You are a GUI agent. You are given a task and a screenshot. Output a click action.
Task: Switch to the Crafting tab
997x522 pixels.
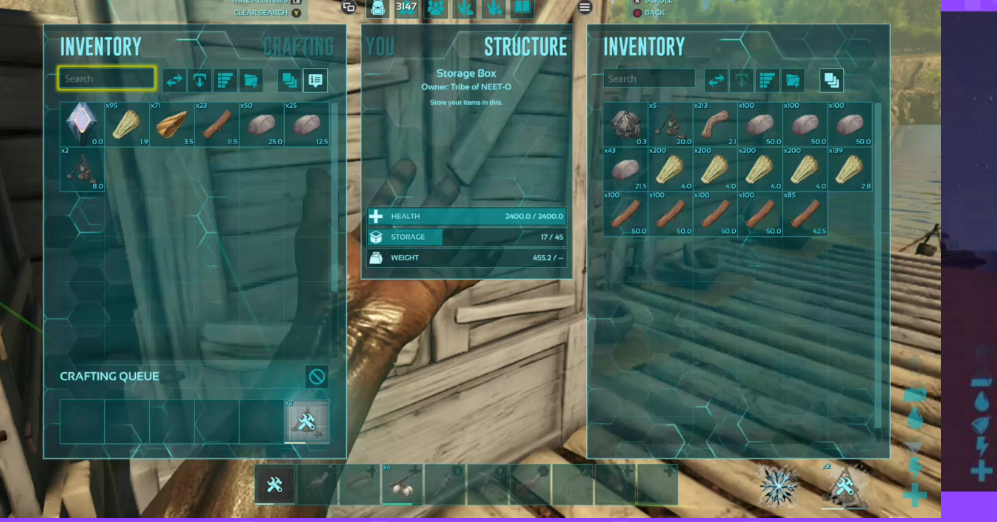(298, 47)
